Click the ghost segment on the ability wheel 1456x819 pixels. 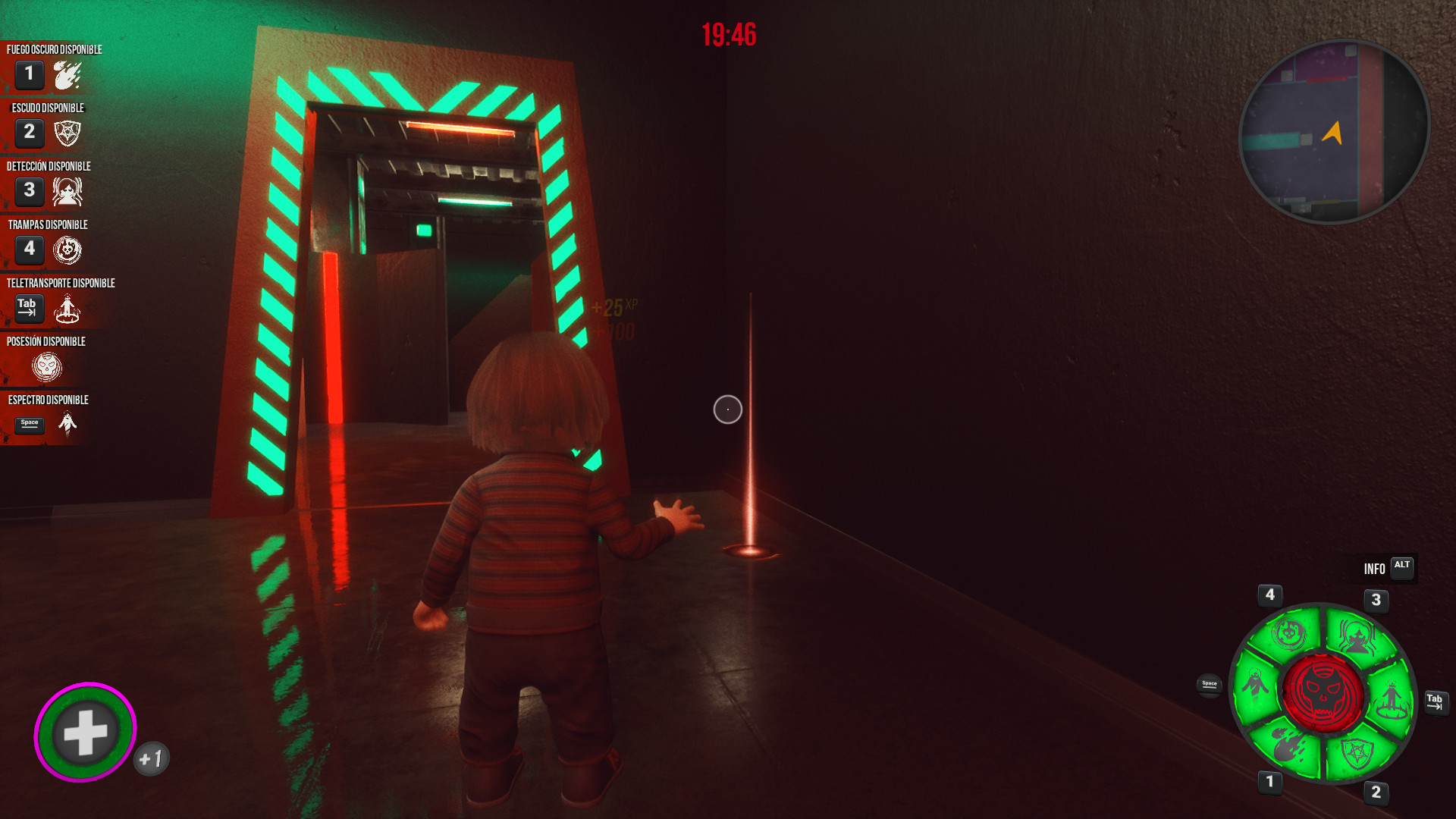[1256, 686]
